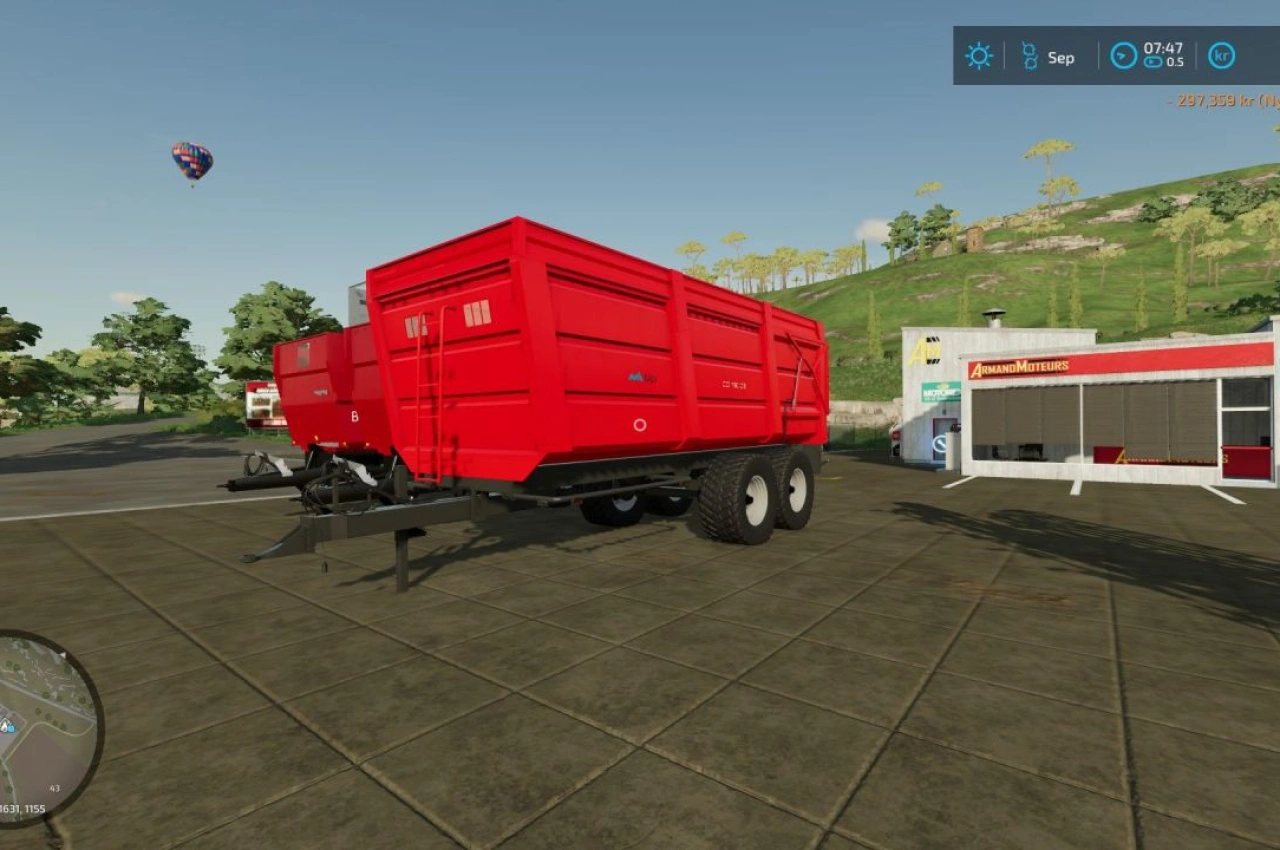Click the 07:47 time display

point(1163,49)
